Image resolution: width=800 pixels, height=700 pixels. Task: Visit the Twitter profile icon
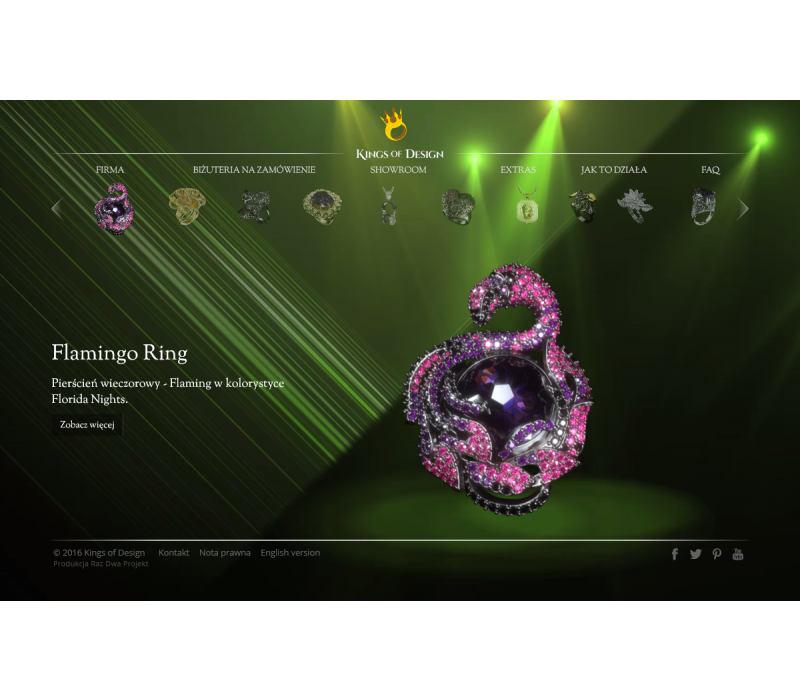click(696, 554)
